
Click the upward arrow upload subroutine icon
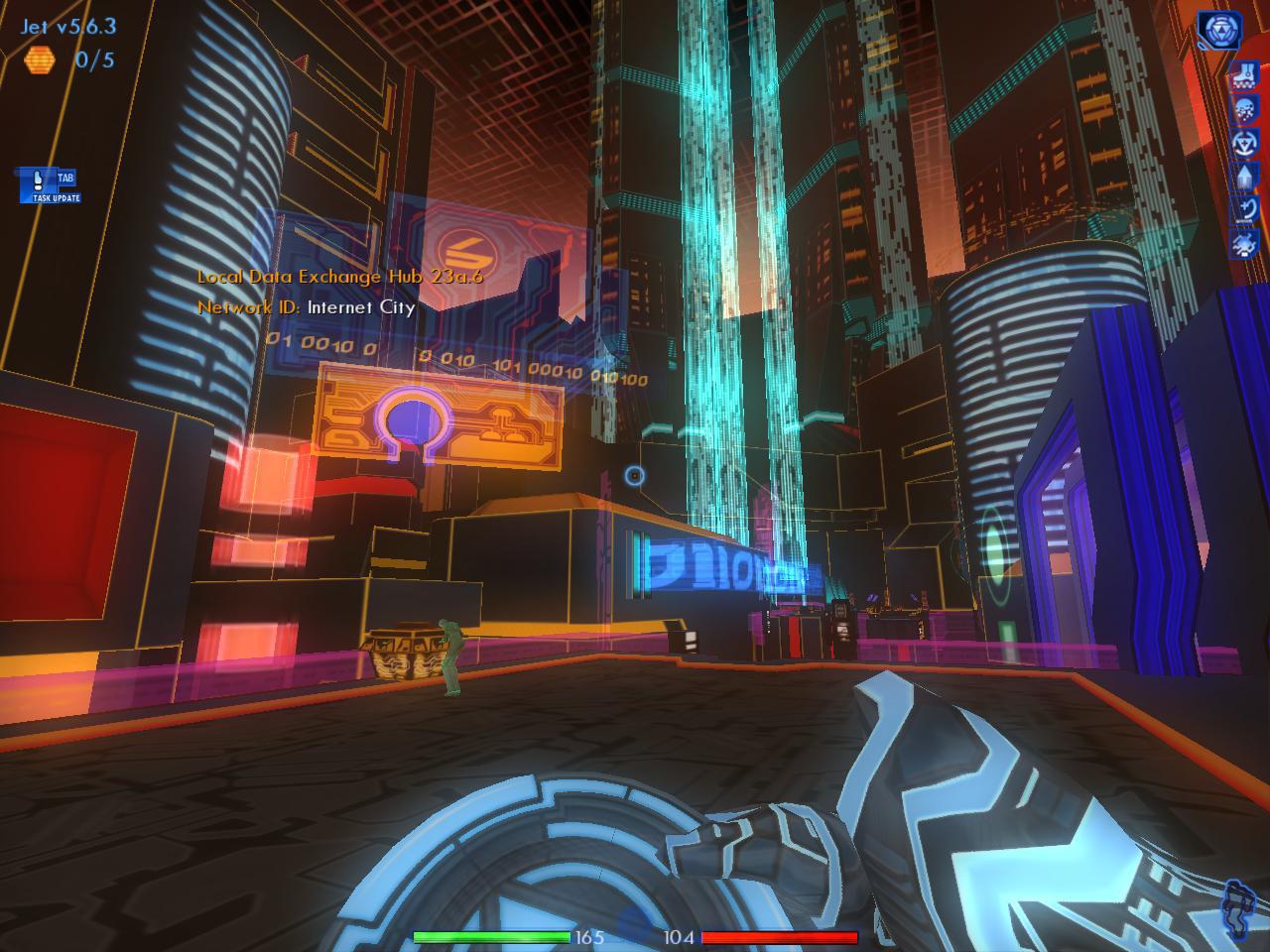(x=1246, y=176)
